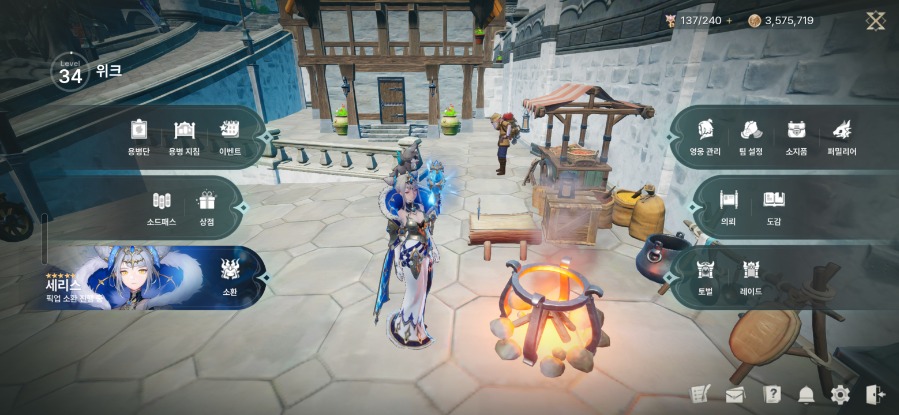
Task: Open the 도감 codex book
Action: click(773, 205)
